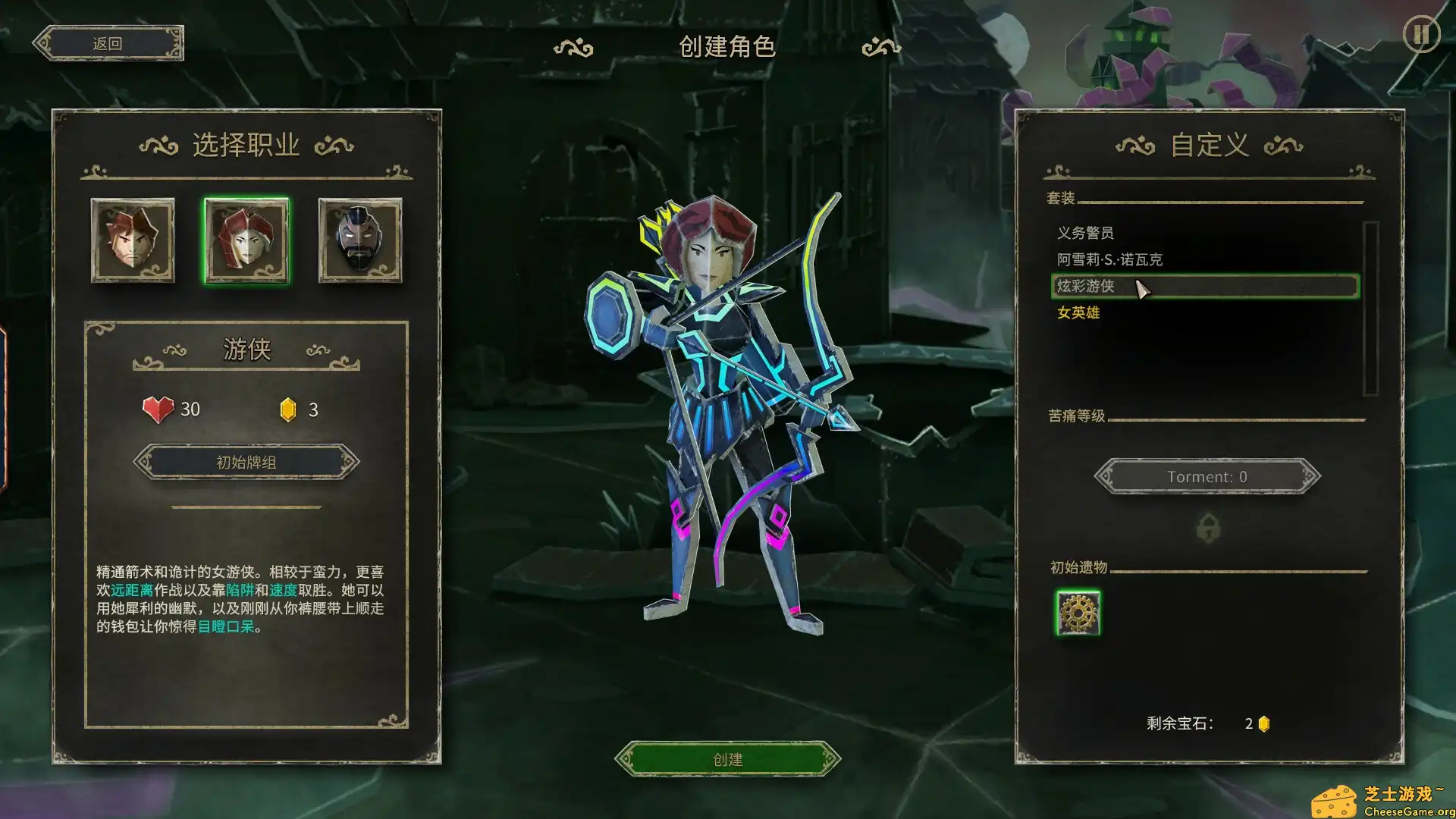Click the 返回 back button

(x=108, y=42)
